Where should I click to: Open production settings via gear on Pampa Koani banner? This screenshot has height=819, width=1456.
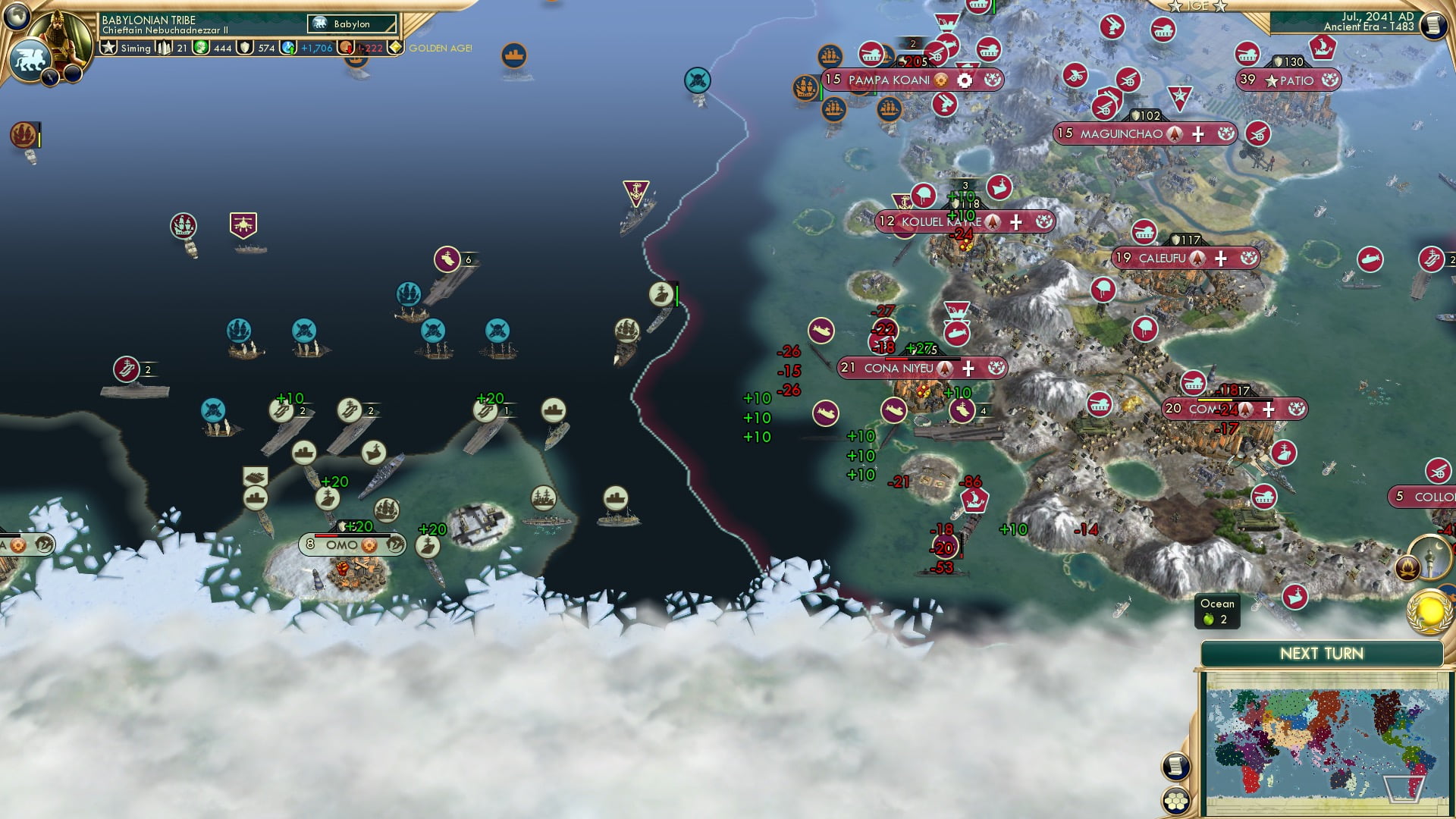click(x=963, y=80)
